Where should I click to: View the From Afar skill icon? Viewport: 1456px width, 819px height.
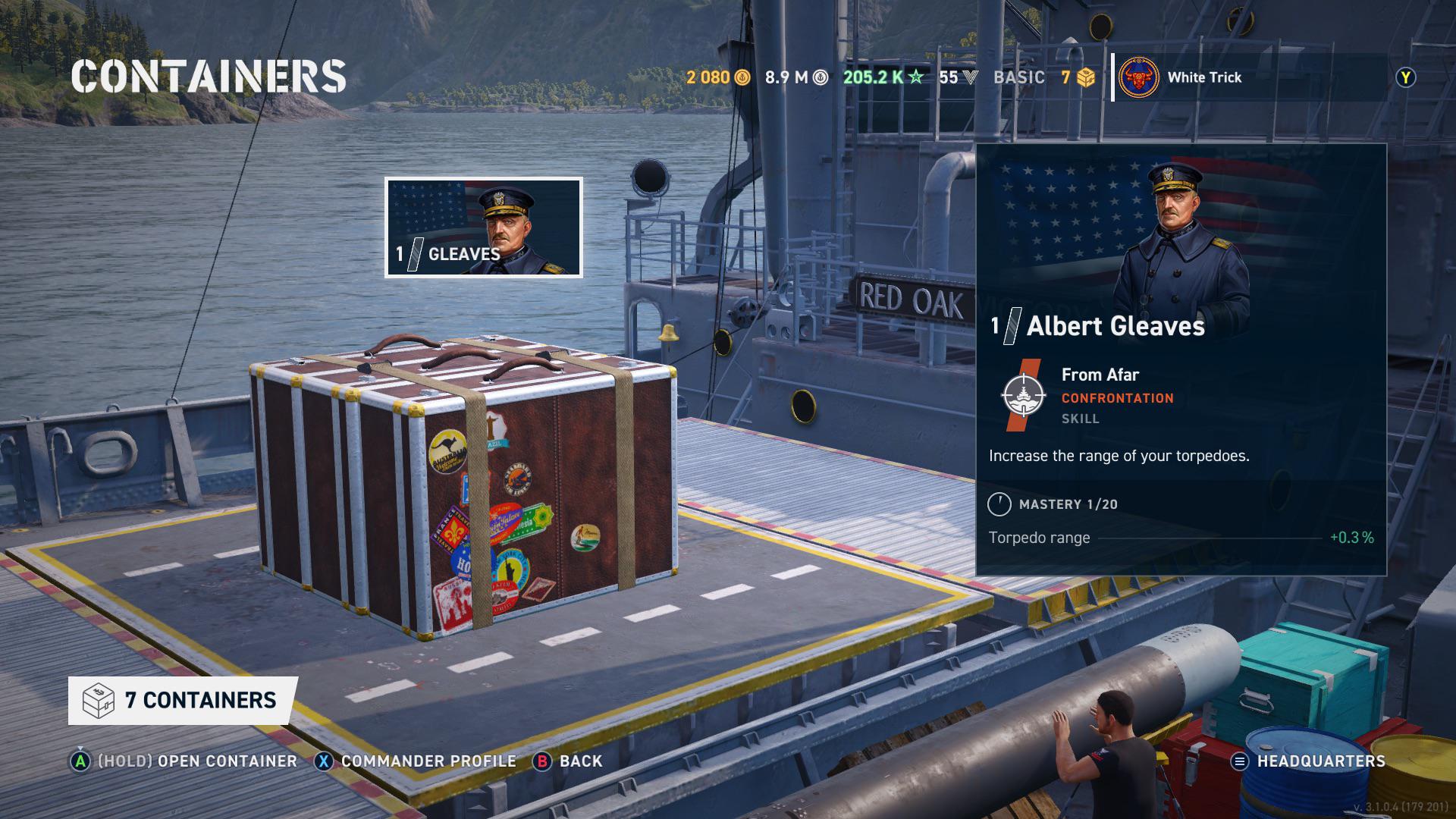(1023, 395)
